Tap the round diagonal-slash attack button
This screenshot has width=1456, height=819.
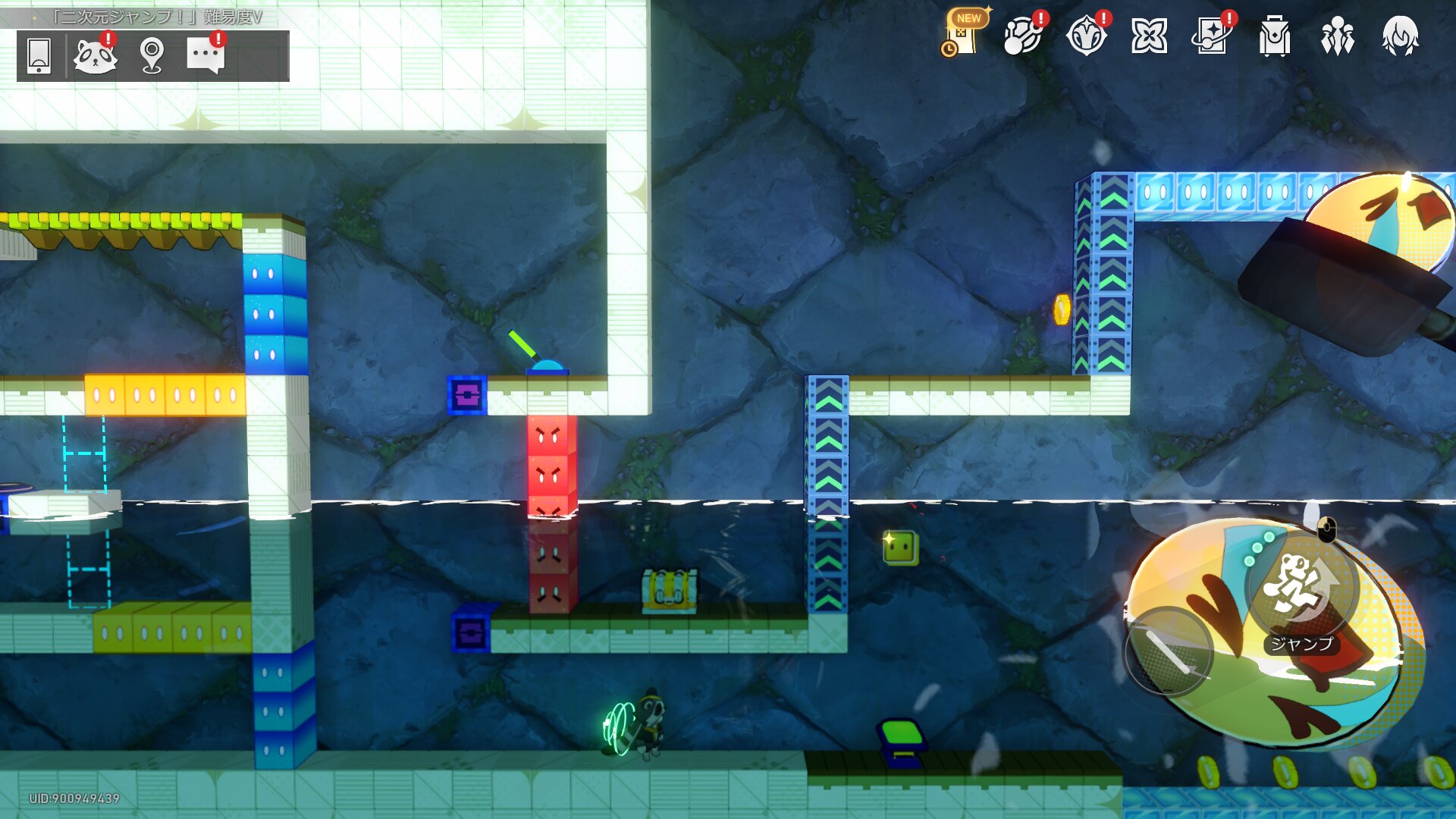point(1168,652)
